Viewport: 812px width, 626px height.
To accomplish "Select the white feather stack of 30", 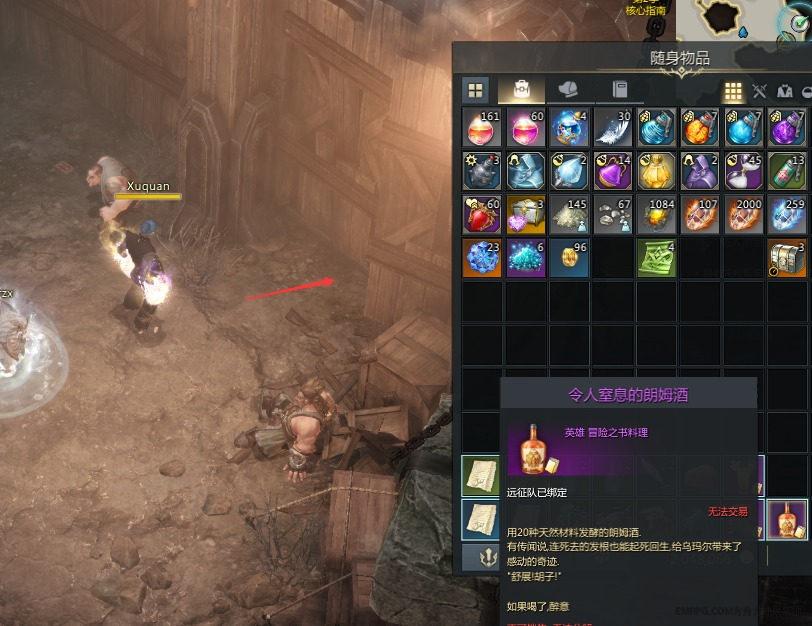I will pyautogui.click(x=613, y=128).
